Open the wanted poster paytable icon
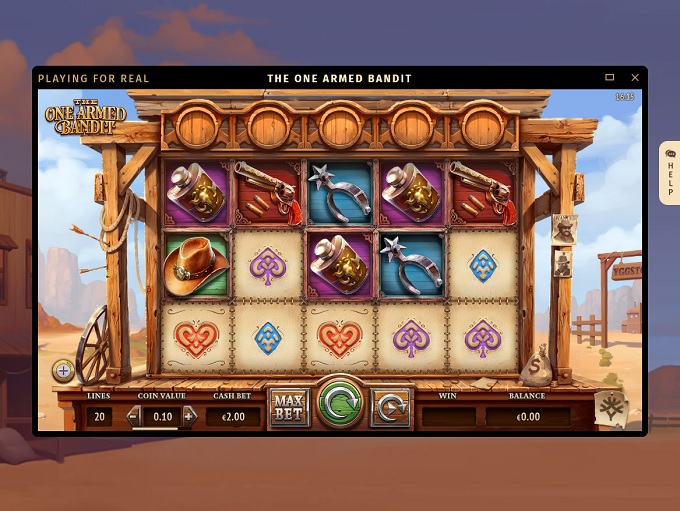 pos(609,408)
